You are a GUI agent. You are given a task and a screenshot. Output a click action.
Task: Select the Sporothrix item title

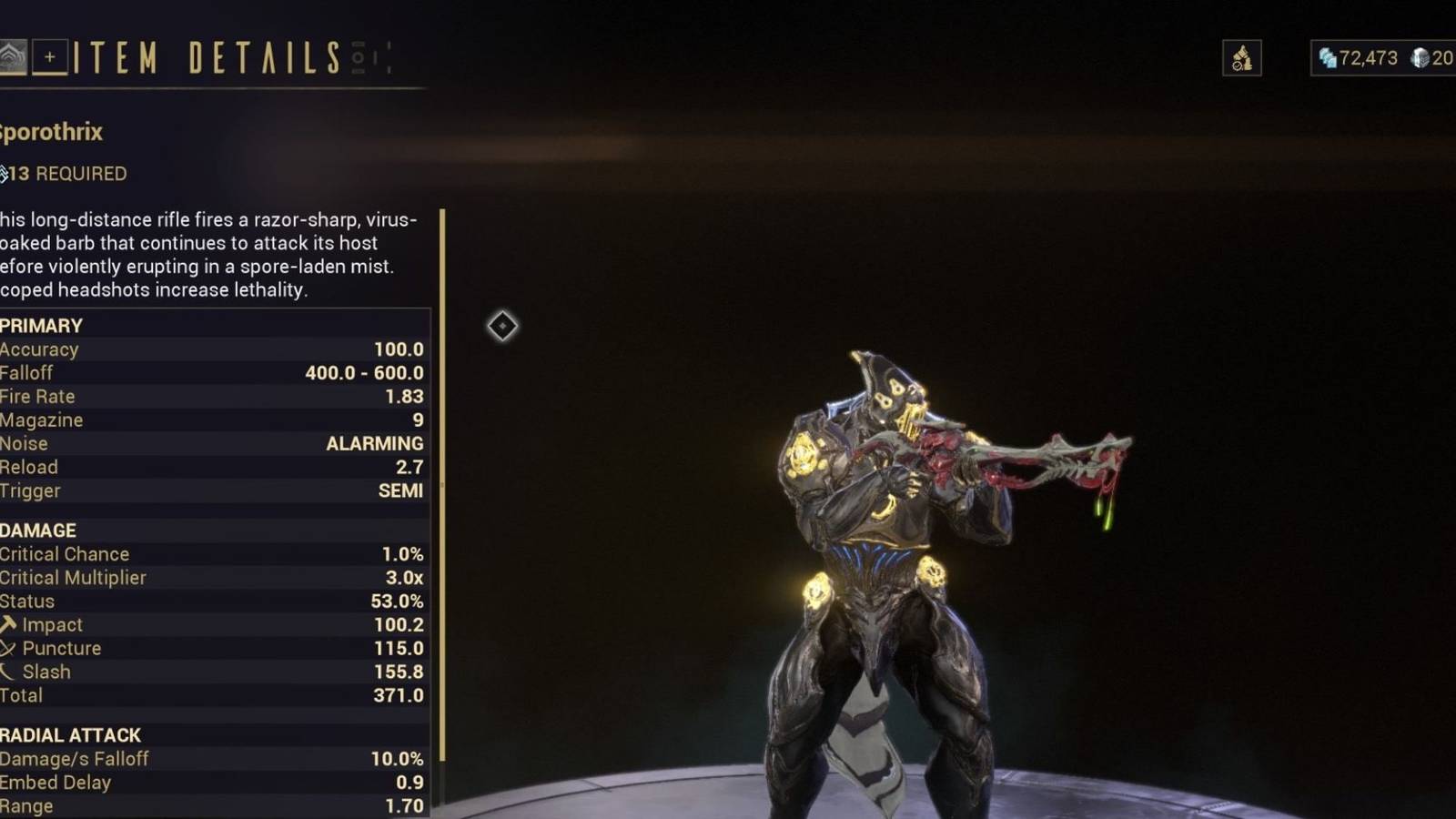[x=50, y=132]
